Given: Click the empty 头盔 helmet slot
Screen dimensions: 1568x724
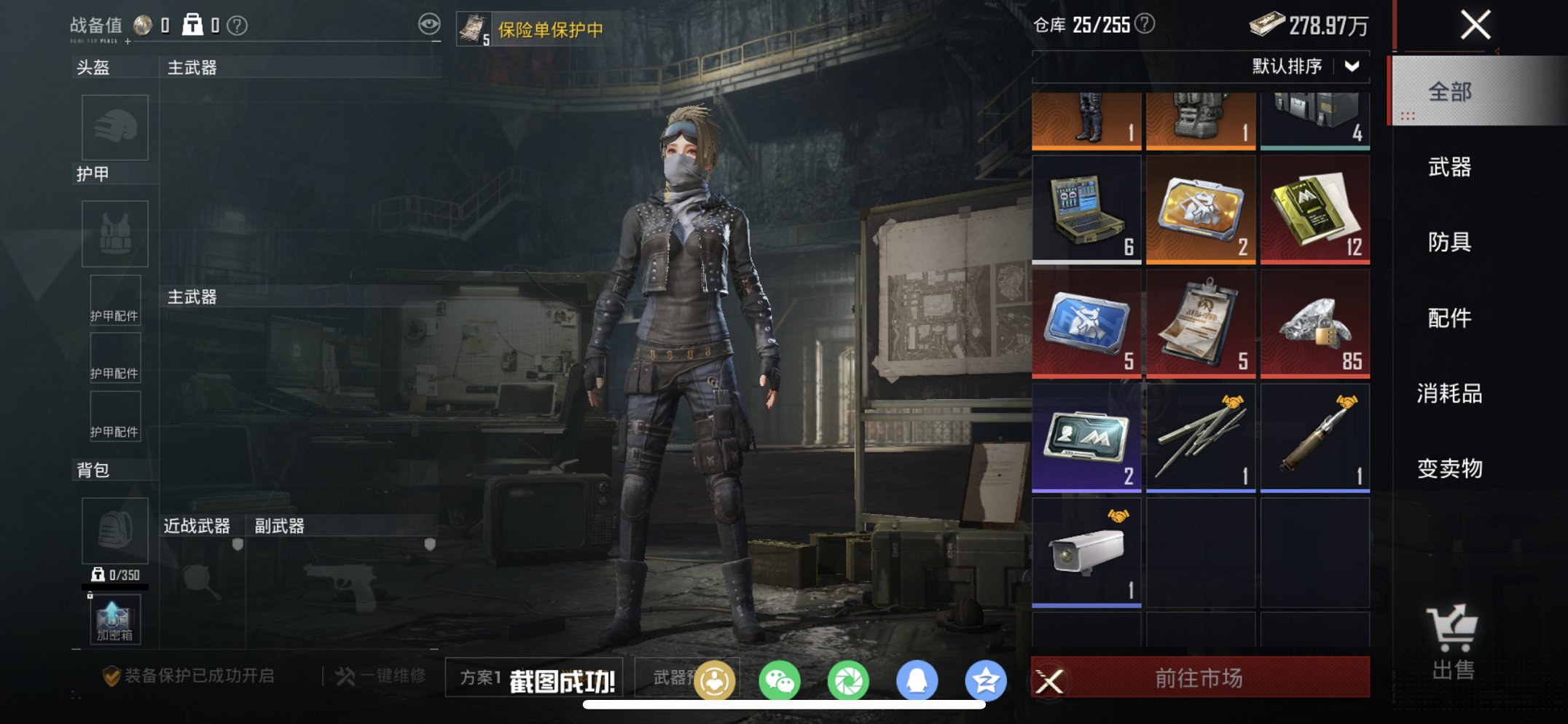Looking at the screenshot, I should click(x=115, y=127).
